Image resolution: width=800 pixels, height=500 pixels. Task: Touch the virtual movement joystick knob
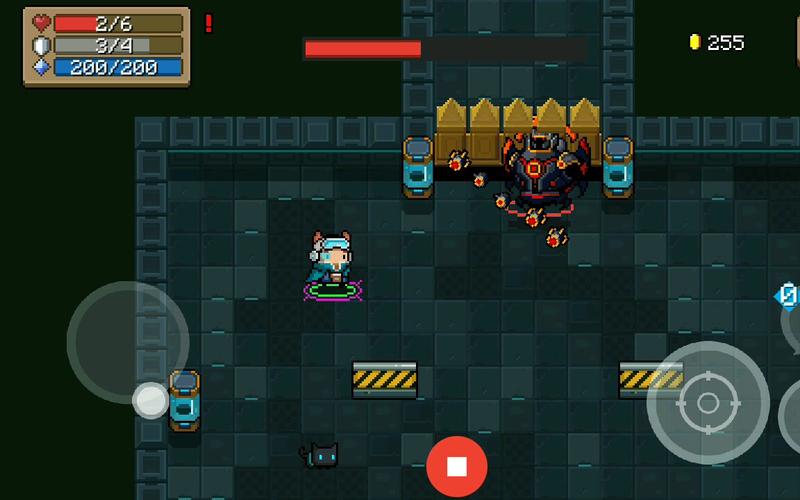pos(151,400)
